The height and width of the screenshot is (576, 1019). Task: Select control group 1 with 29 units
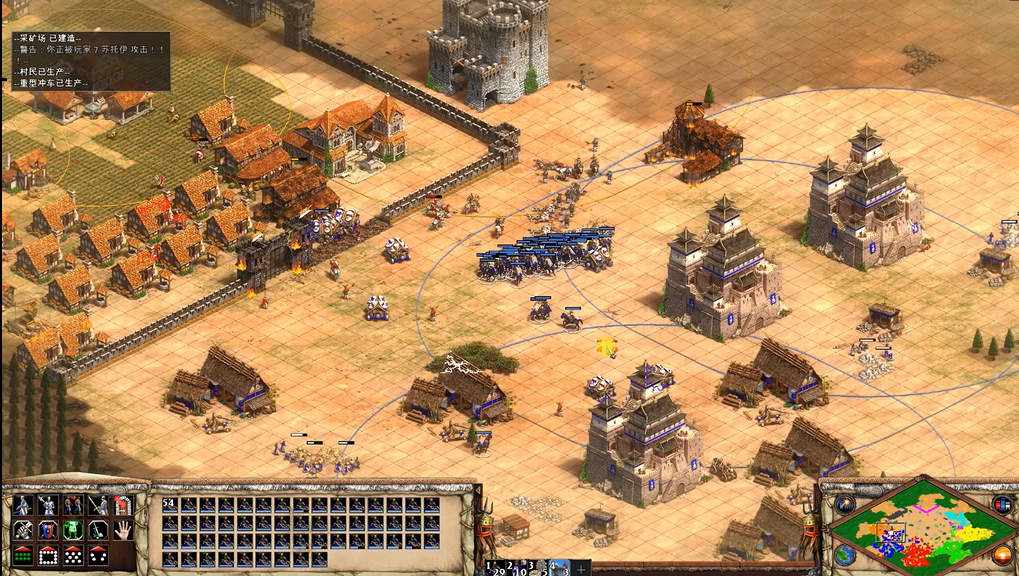coord(492,568)
